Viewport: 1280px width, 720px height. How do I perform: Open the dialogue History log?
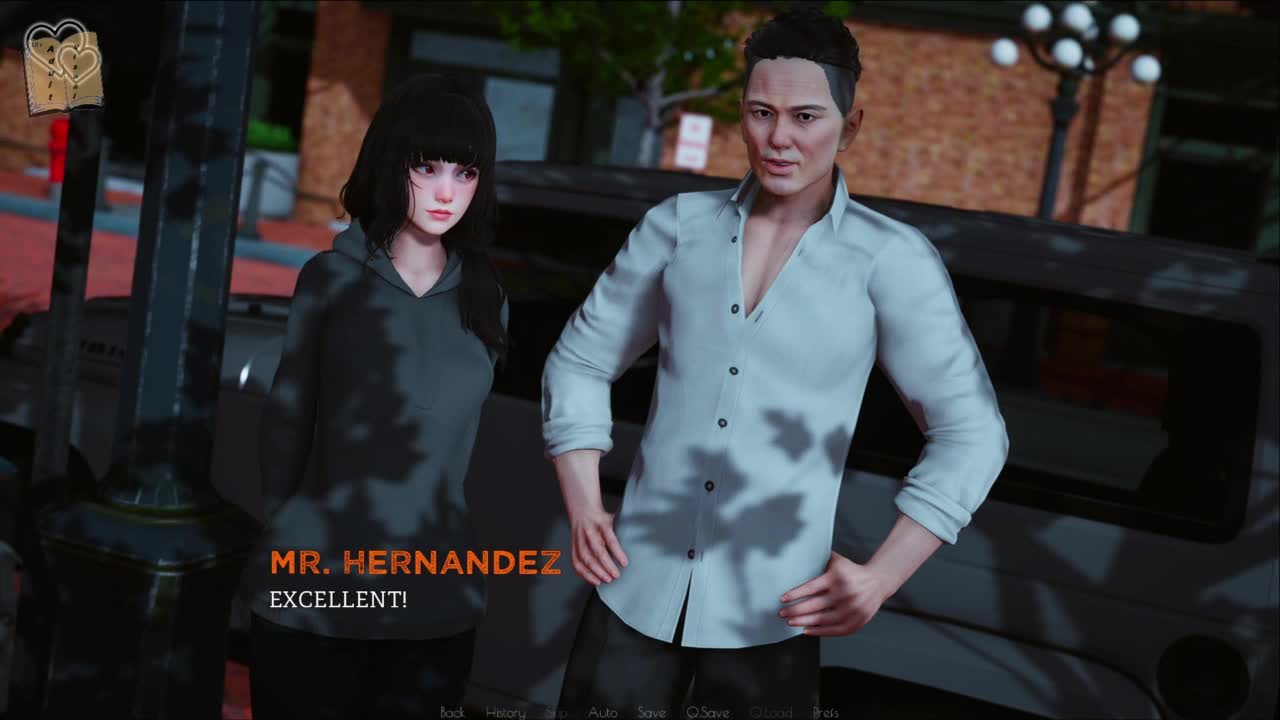tap(505, 712)
